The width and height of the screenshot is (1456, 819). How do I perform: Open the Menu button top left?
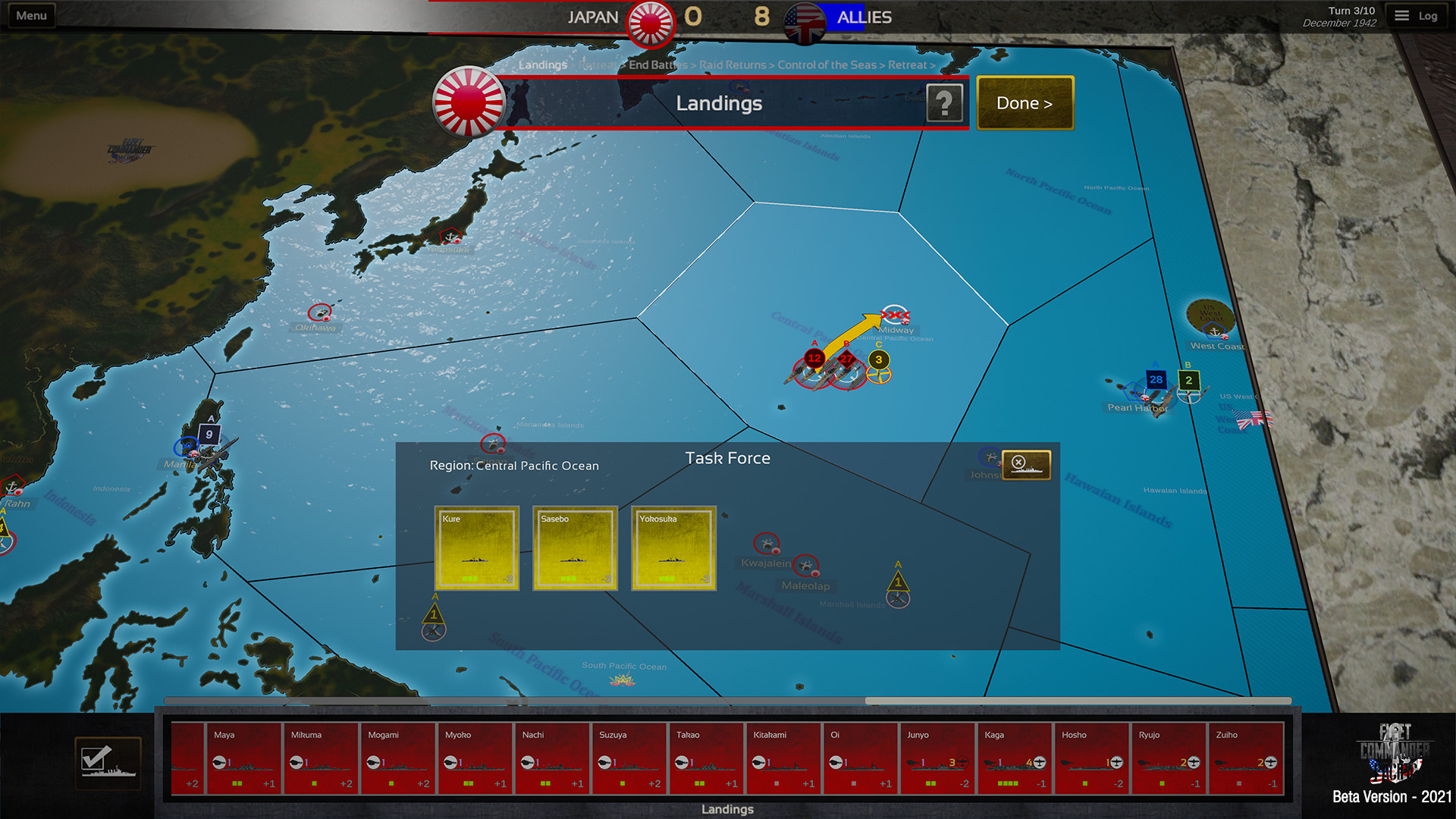(x=30, y=14)
